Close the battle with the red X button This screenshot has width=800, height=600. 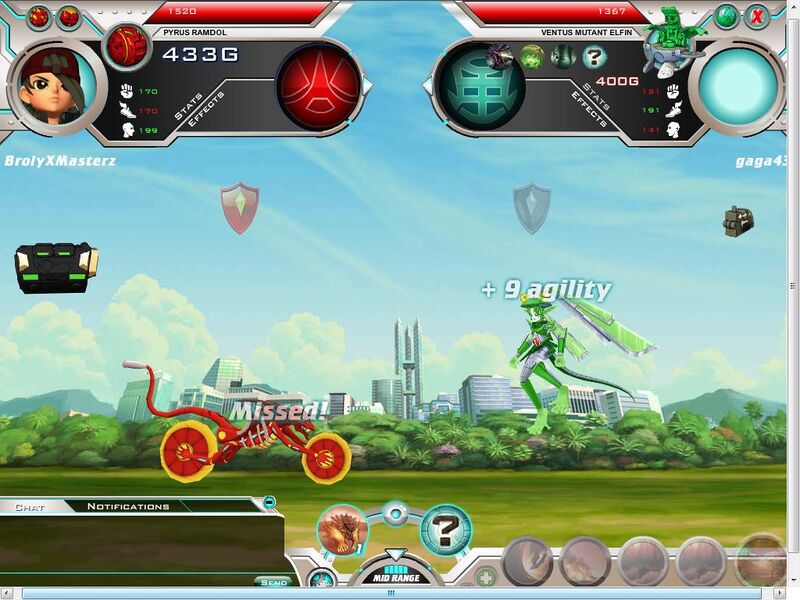(758, 16)
